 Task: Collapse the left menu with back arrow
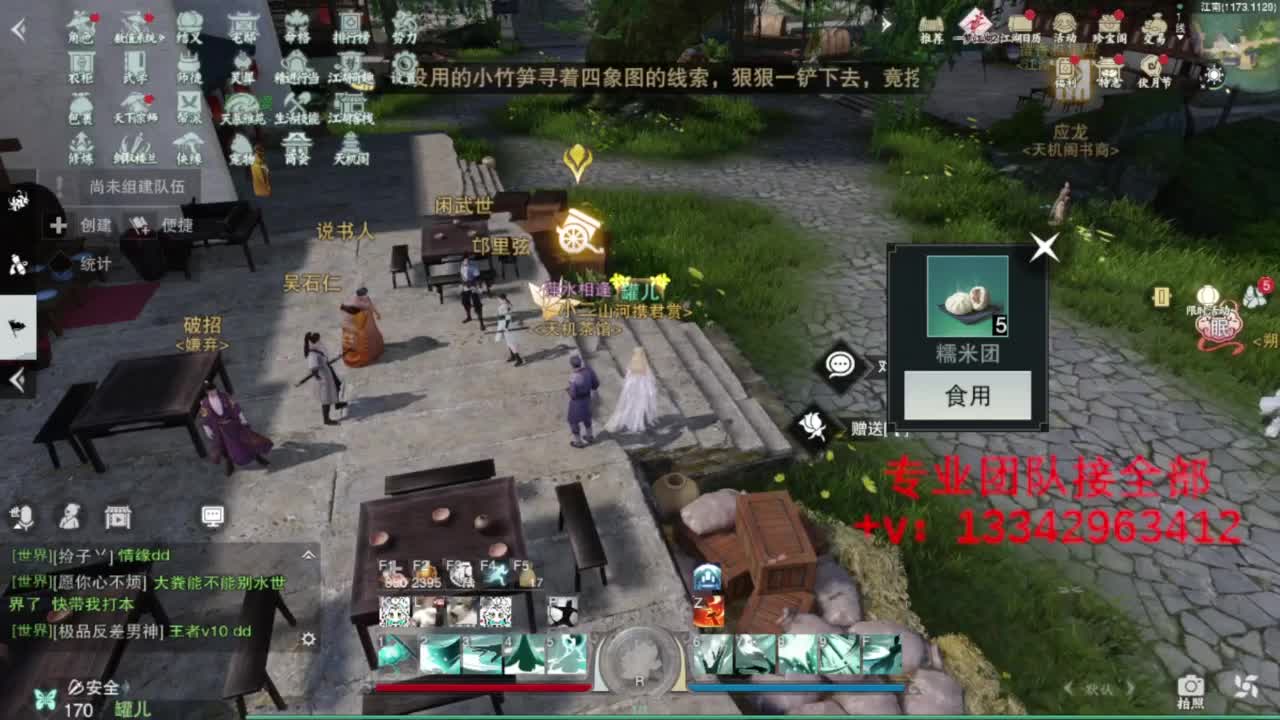(17, 27)
